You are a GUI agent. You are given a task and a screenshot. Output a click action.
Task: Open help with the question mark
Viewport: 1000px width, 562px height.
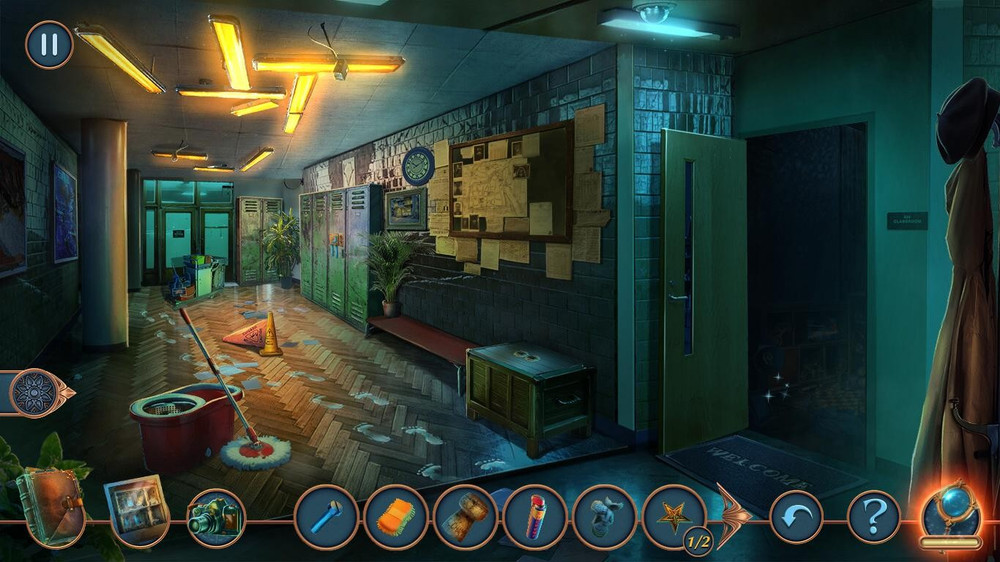pyautogui.click(x=873, y=517)
